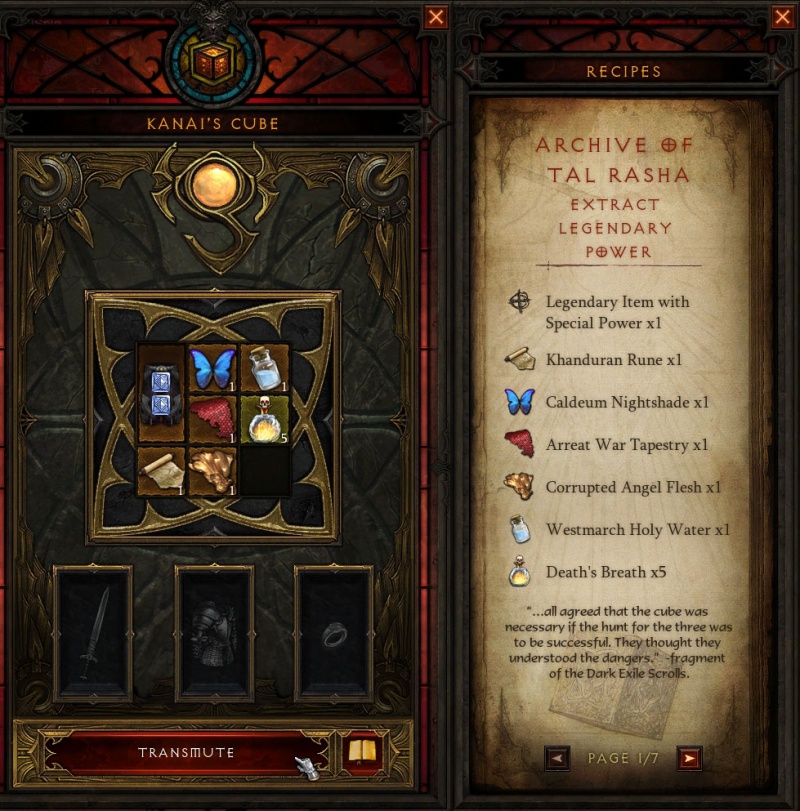The width and height of the screenshot is (800, 811).
Task: Select the Khanduran Rune scroll slot
Action: pyautogui.click(x=161, y=471)
